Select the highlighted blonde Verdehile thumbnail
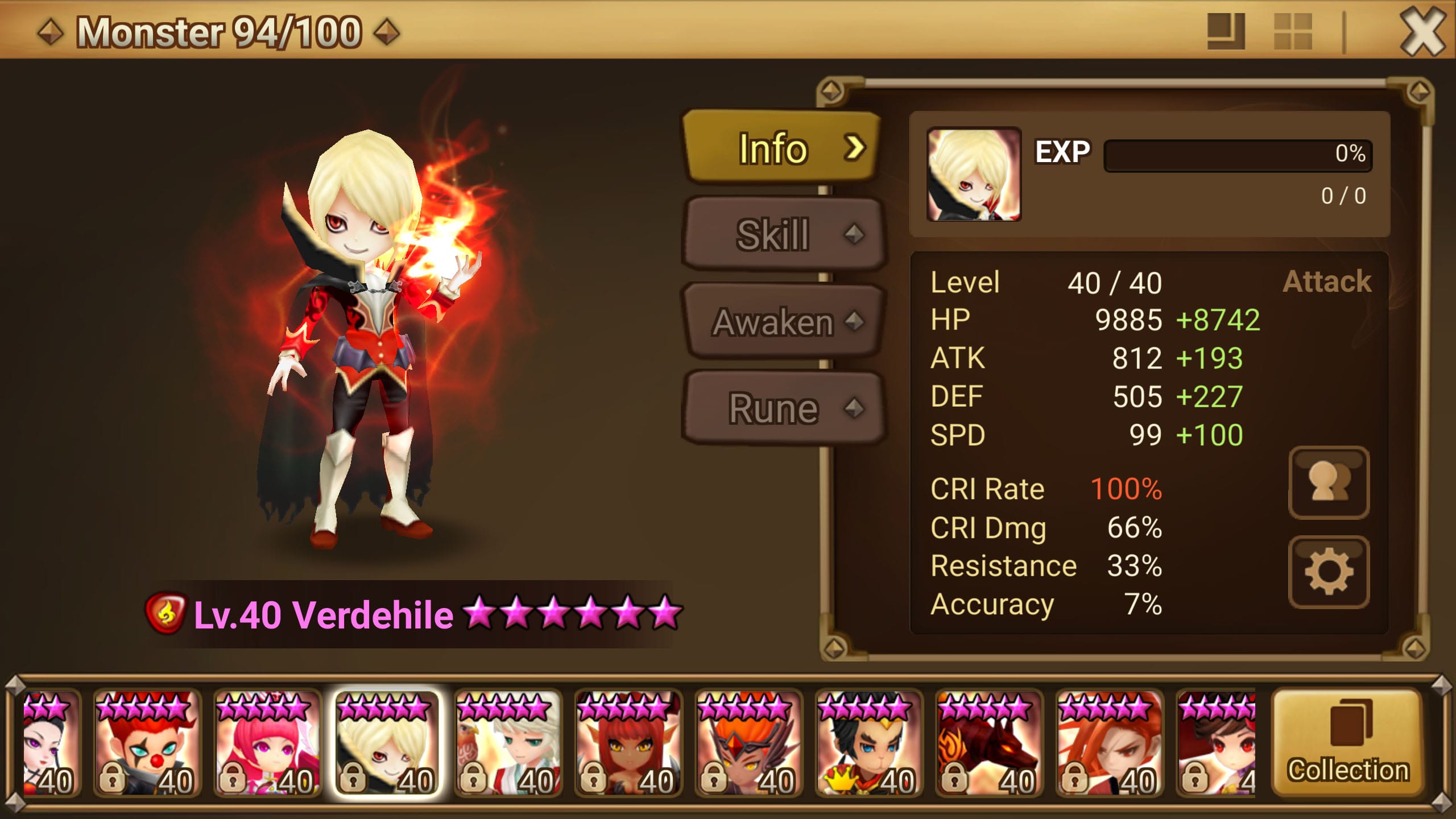This screenshot has height=819, width=1456. pos(387,743)
